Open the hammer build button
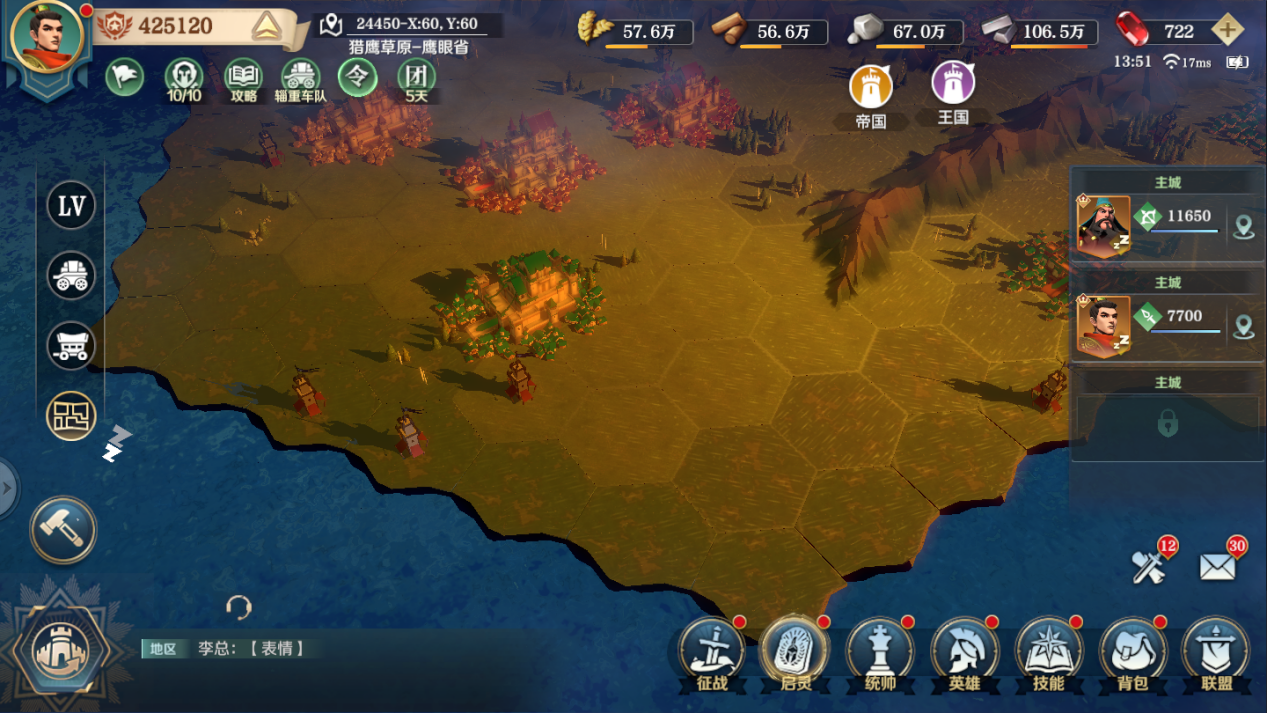The image size is (1267, 713). pyautogui.click(x=63, y=530)
